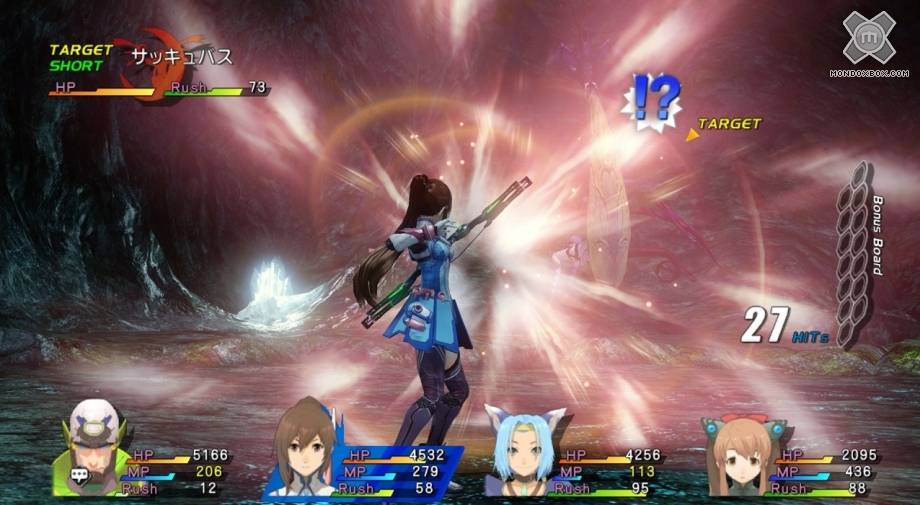Pick the girl with red bow portrait
The height and width of the screenshot is (505, 920).
pyautogui.click(x=739, y=455)
